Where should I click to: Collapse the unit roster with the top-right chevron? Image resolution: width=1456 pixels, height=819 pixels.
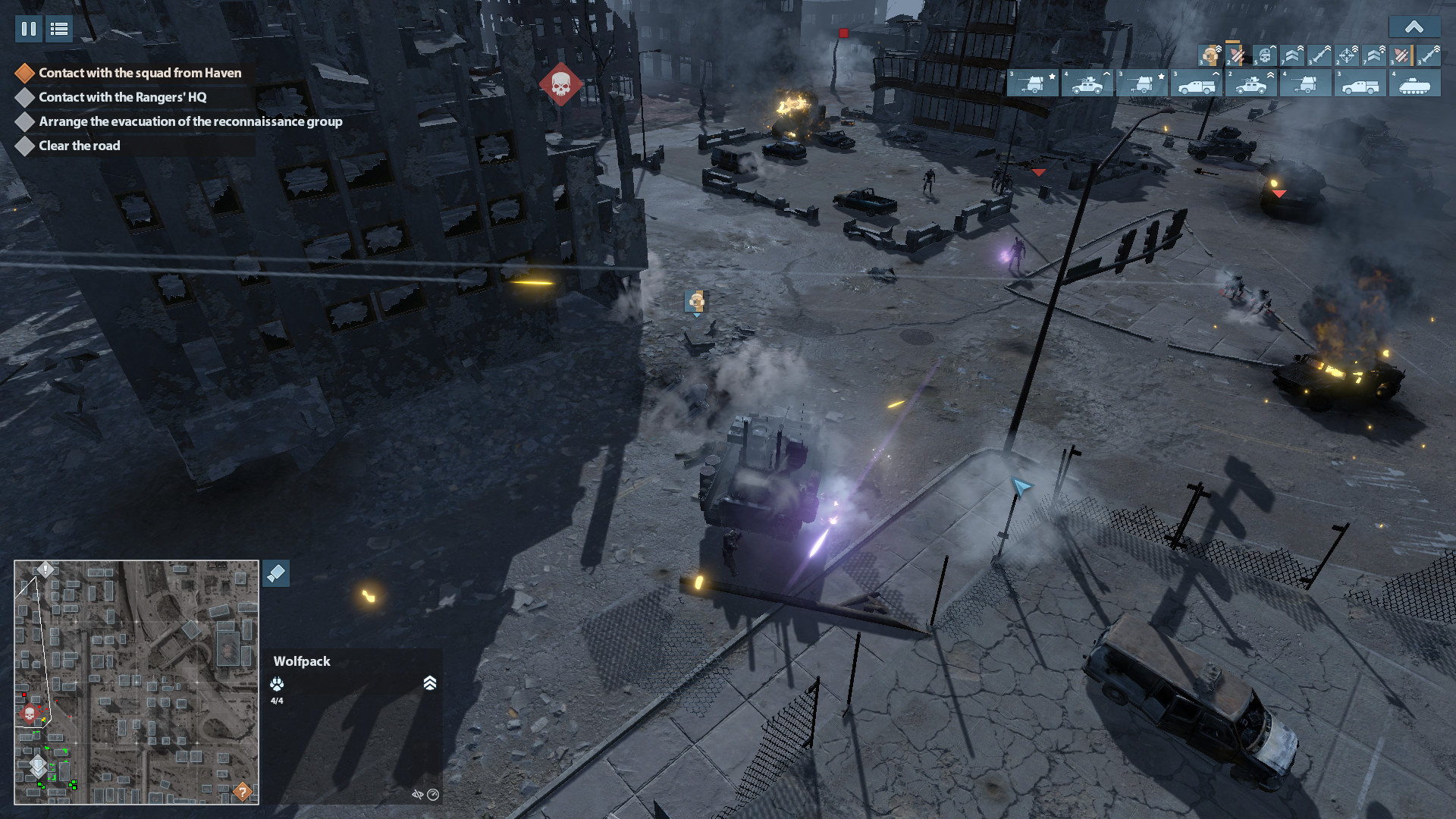pyautogui.click(x=1415, y=27)
